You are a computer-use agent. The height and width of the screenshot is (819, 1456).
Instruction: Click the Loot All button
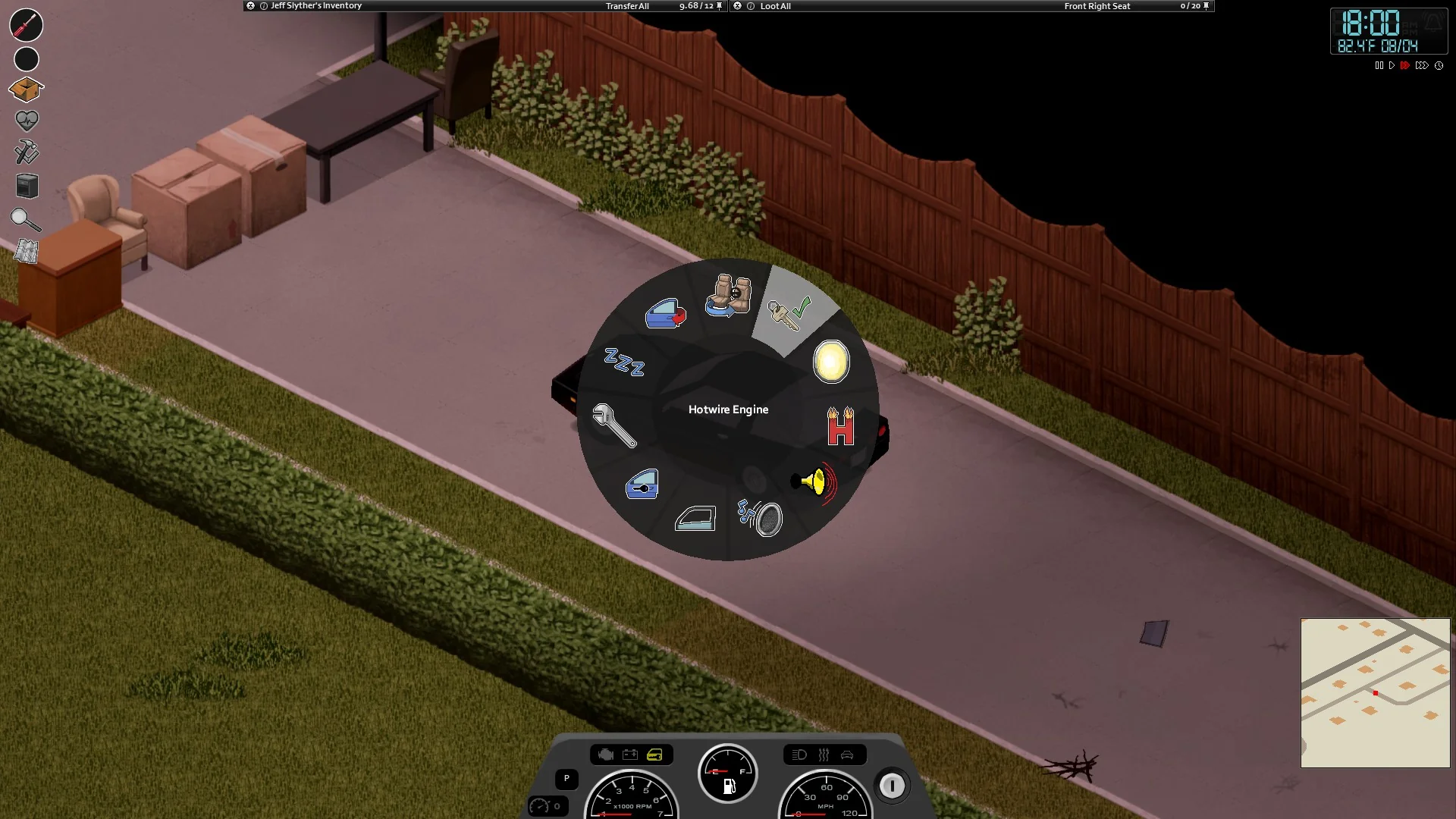tap(775, 6)
